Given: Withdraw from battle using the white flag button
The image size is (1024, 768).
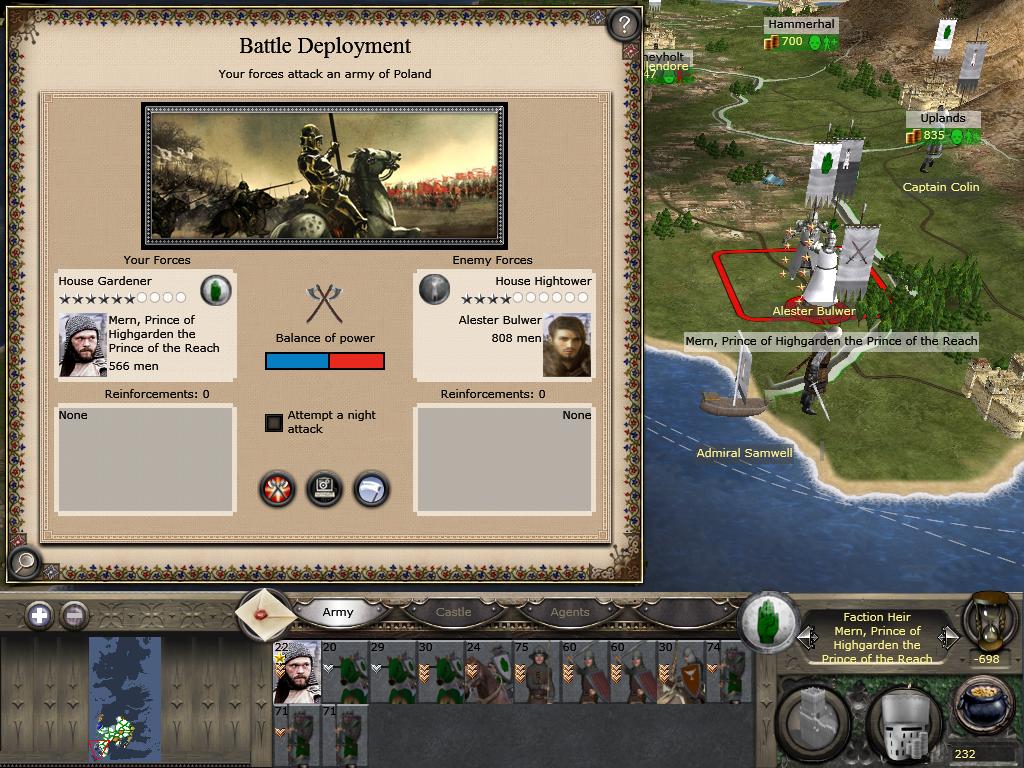Looking at the screenshot, I should pyautogui.click(x=371, y=489).
